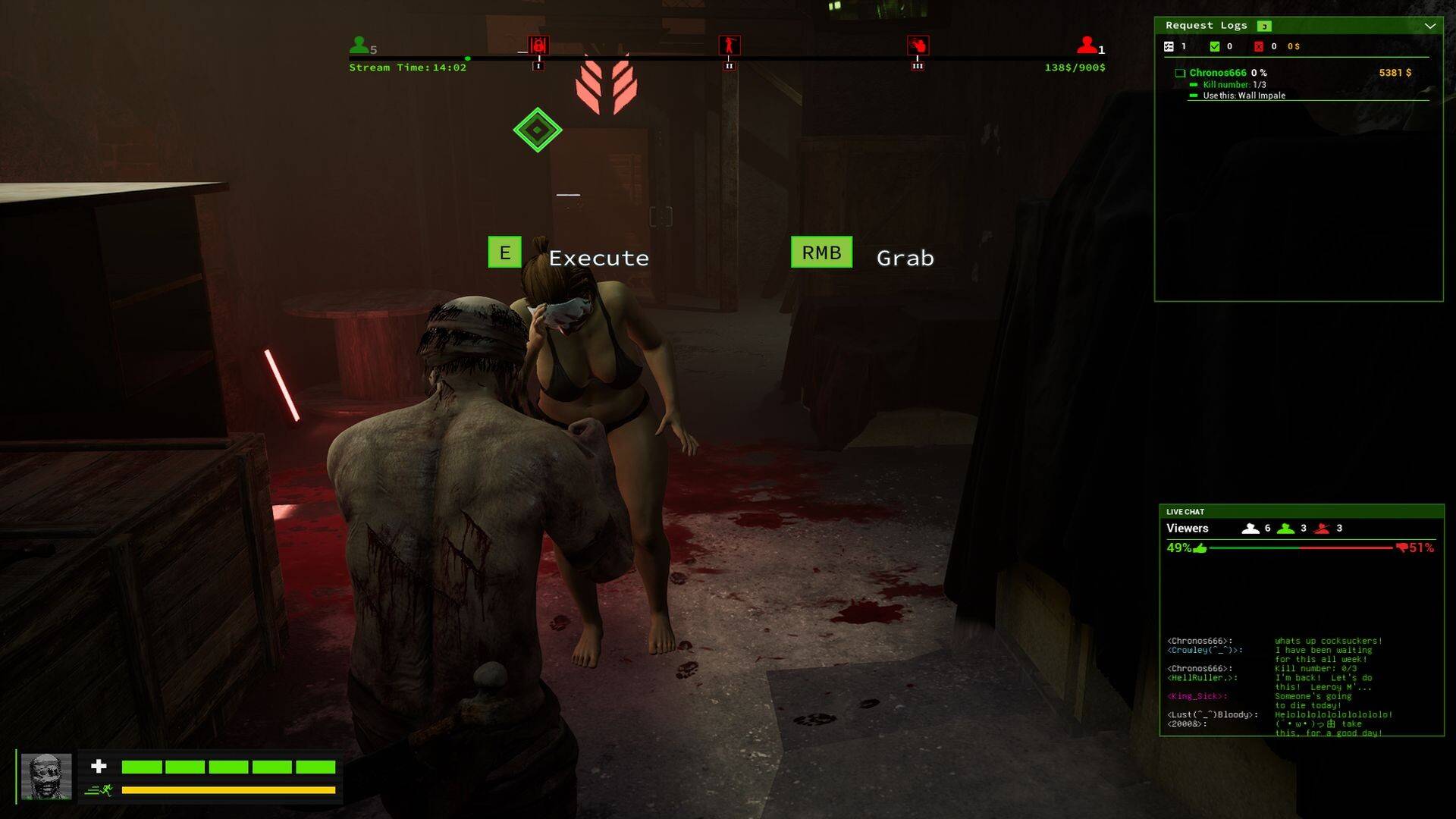Select the "Use this: Wall Impale" objective line
Screen dimensions: 1456x819
coord(1244,96)
